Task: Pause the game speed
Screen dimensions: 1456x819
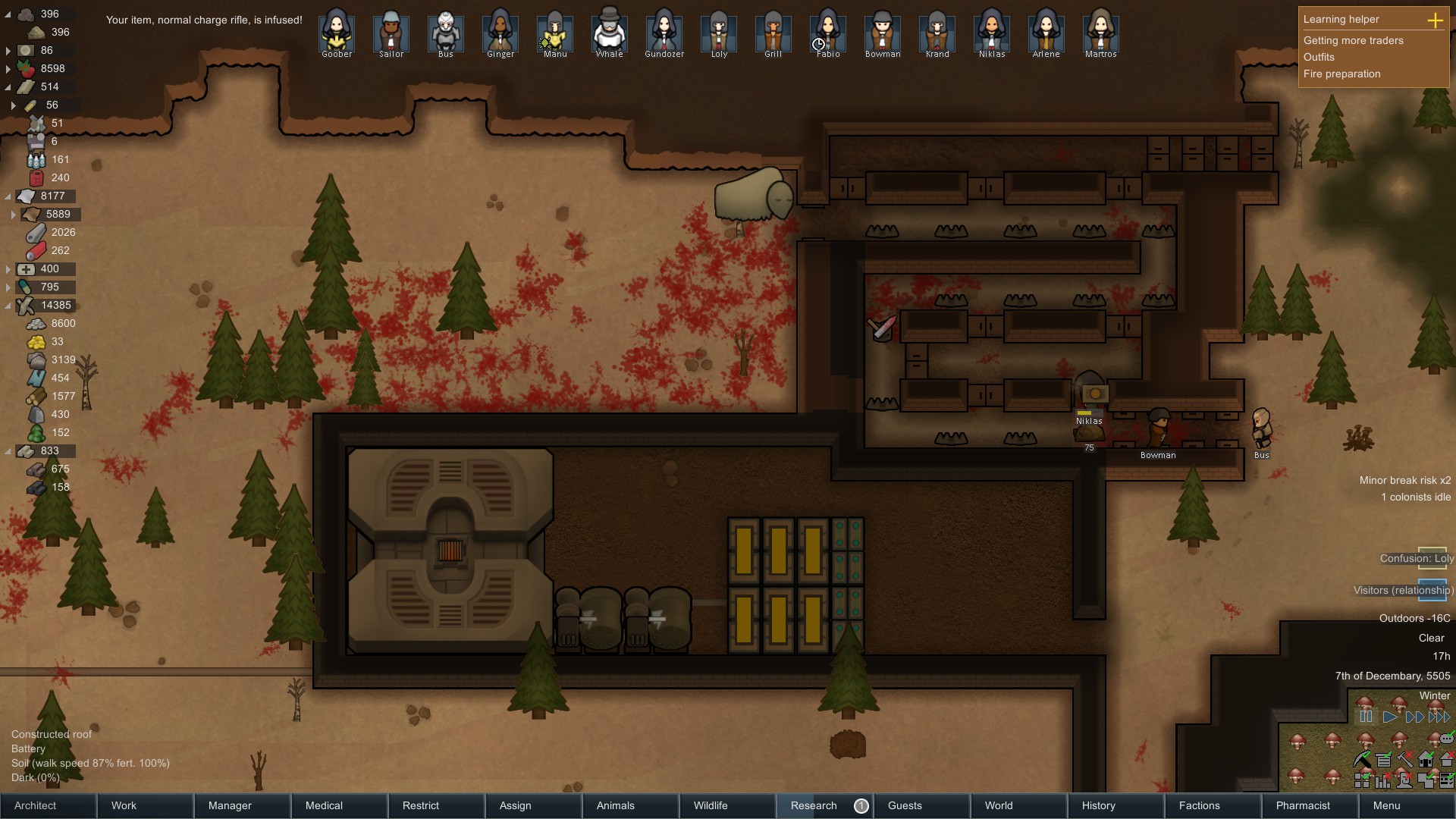Action: [x=1367, y=717]
